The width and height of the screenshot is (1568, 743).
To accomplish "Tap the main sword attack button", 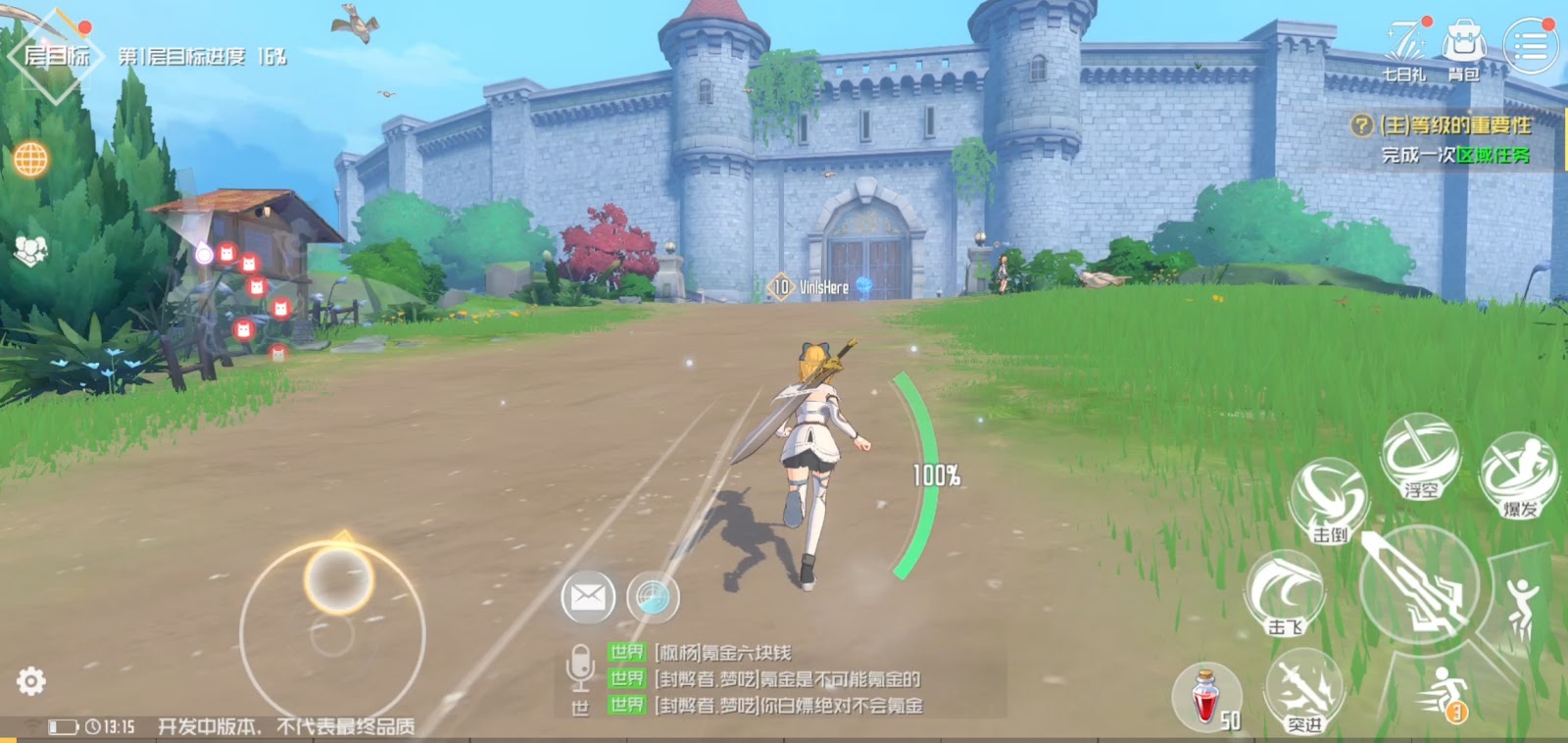I will (x=1418, y=584).
